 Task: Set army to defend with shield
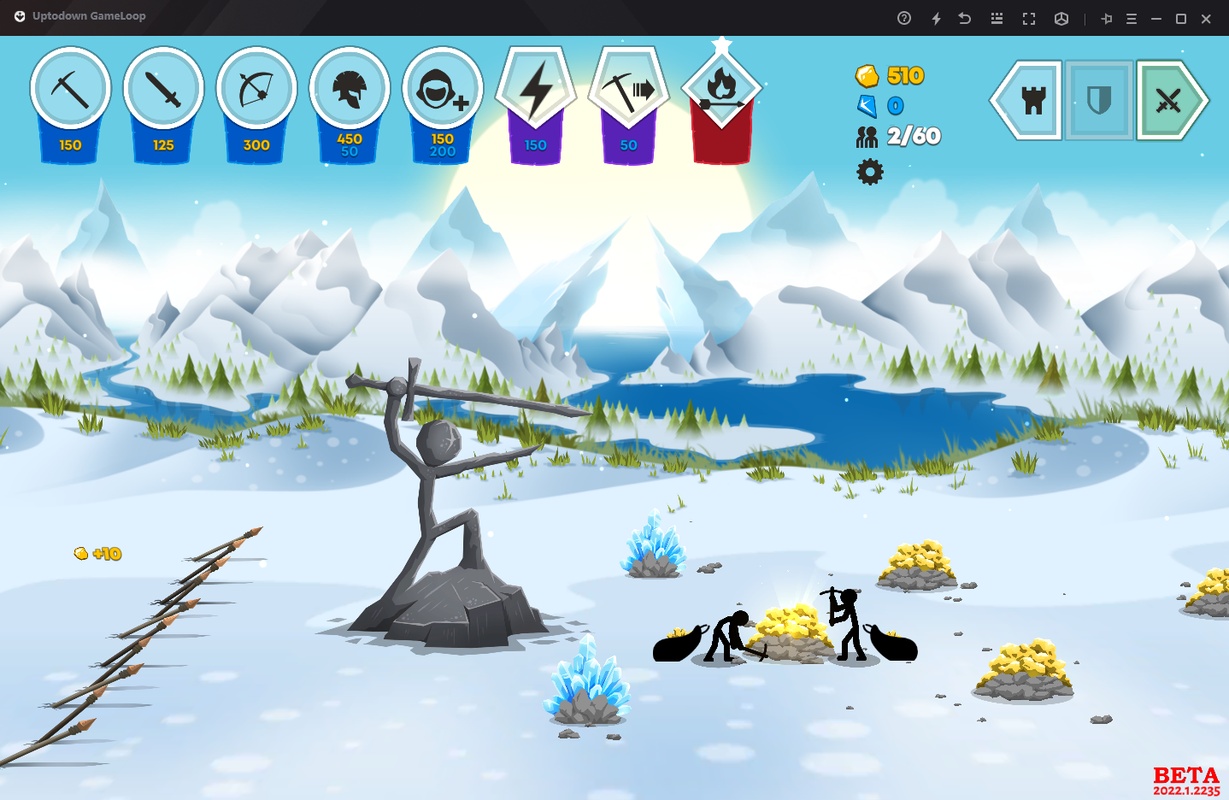click(1099, 100)
